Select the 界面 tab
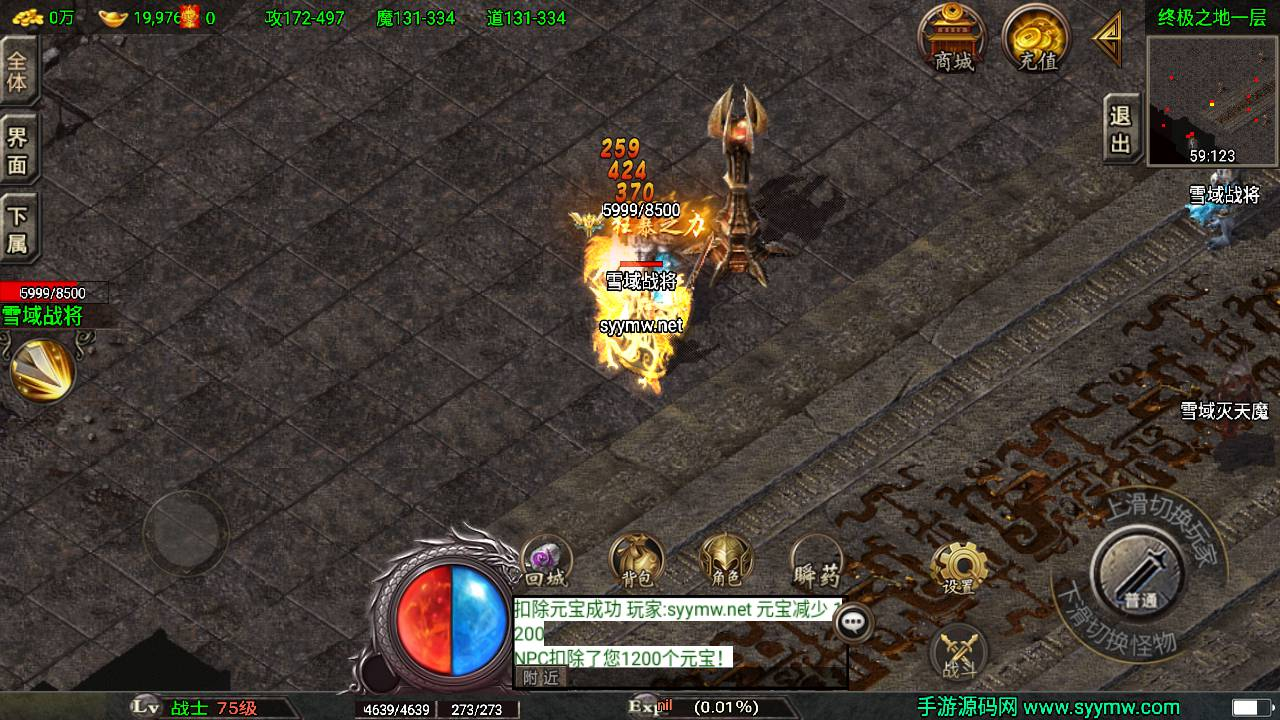1280x720 pixels. tap(18, 150)
